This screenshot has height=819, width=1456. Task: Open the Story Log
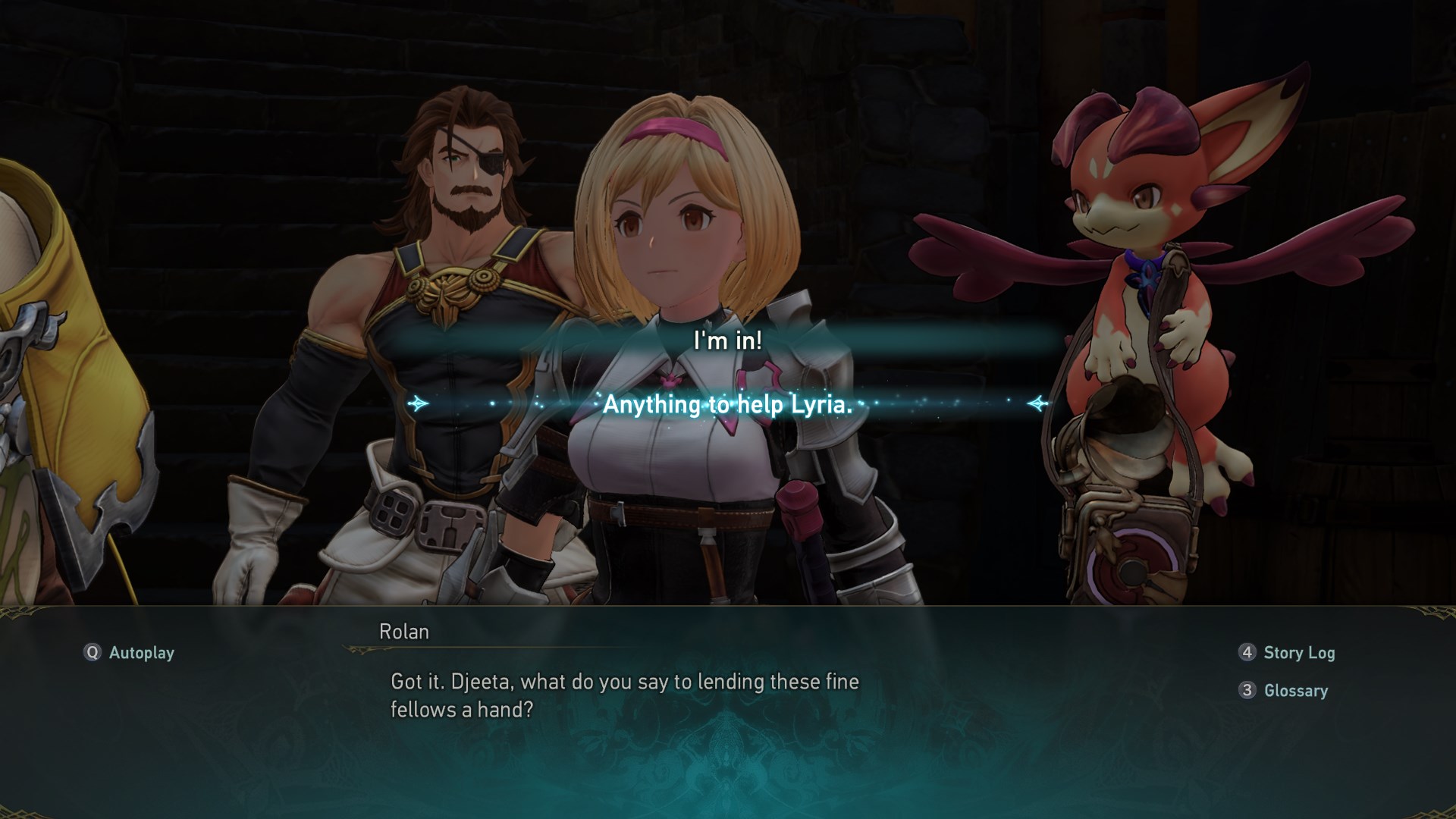(1287, 653)
